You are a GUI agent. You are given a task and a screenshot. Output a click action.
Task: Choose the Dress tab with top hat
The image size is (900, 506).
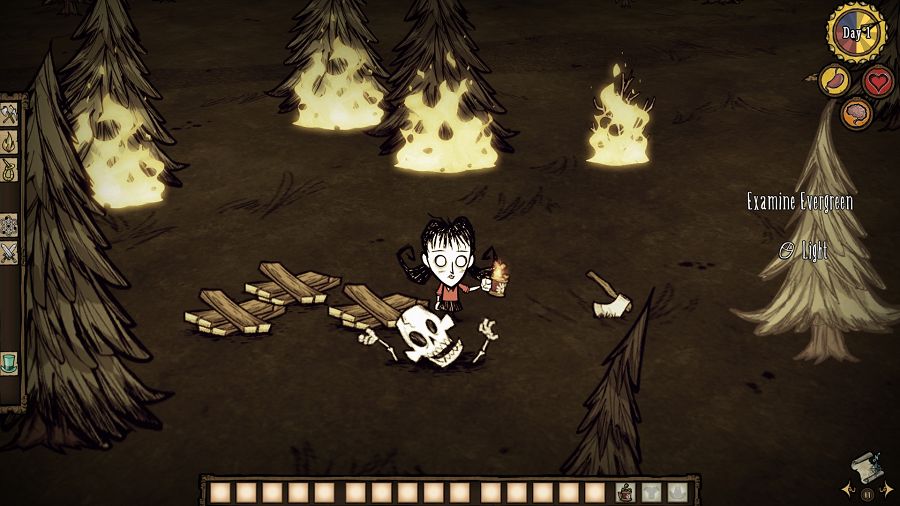10,362
